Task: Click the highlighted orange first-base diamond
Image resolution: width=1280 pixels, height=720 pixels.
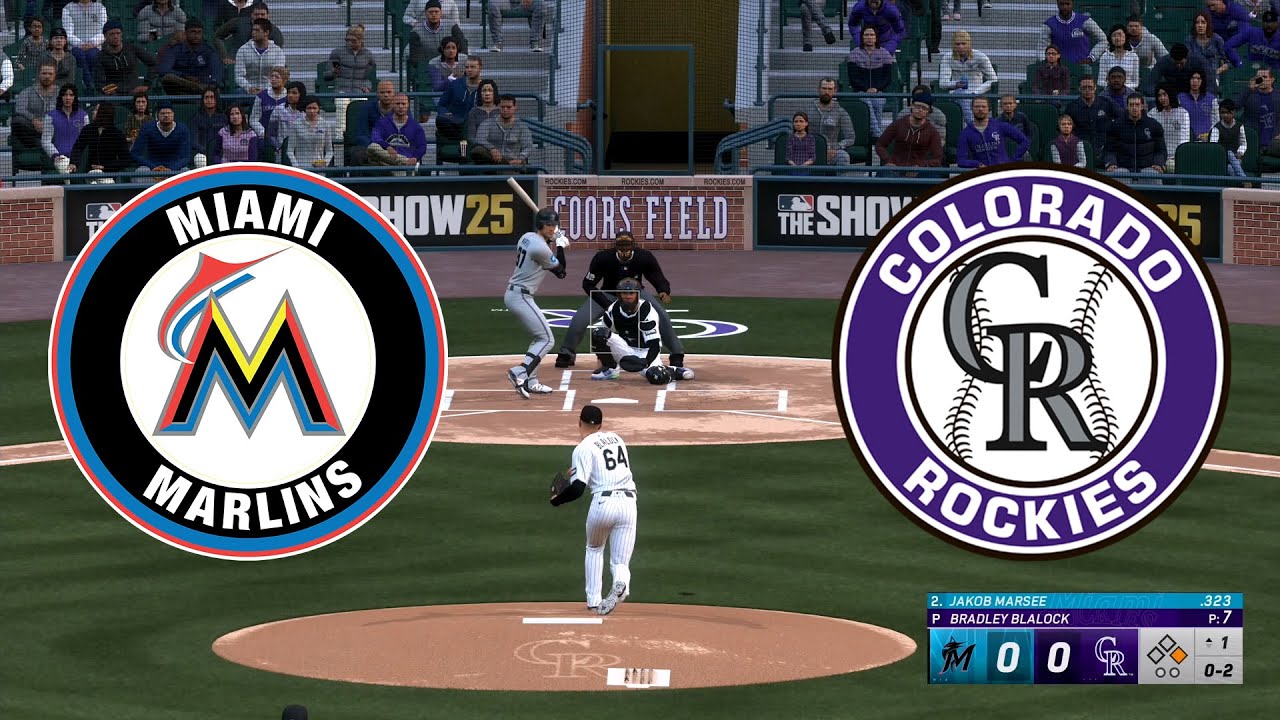Action: (x=1179, y=655)
